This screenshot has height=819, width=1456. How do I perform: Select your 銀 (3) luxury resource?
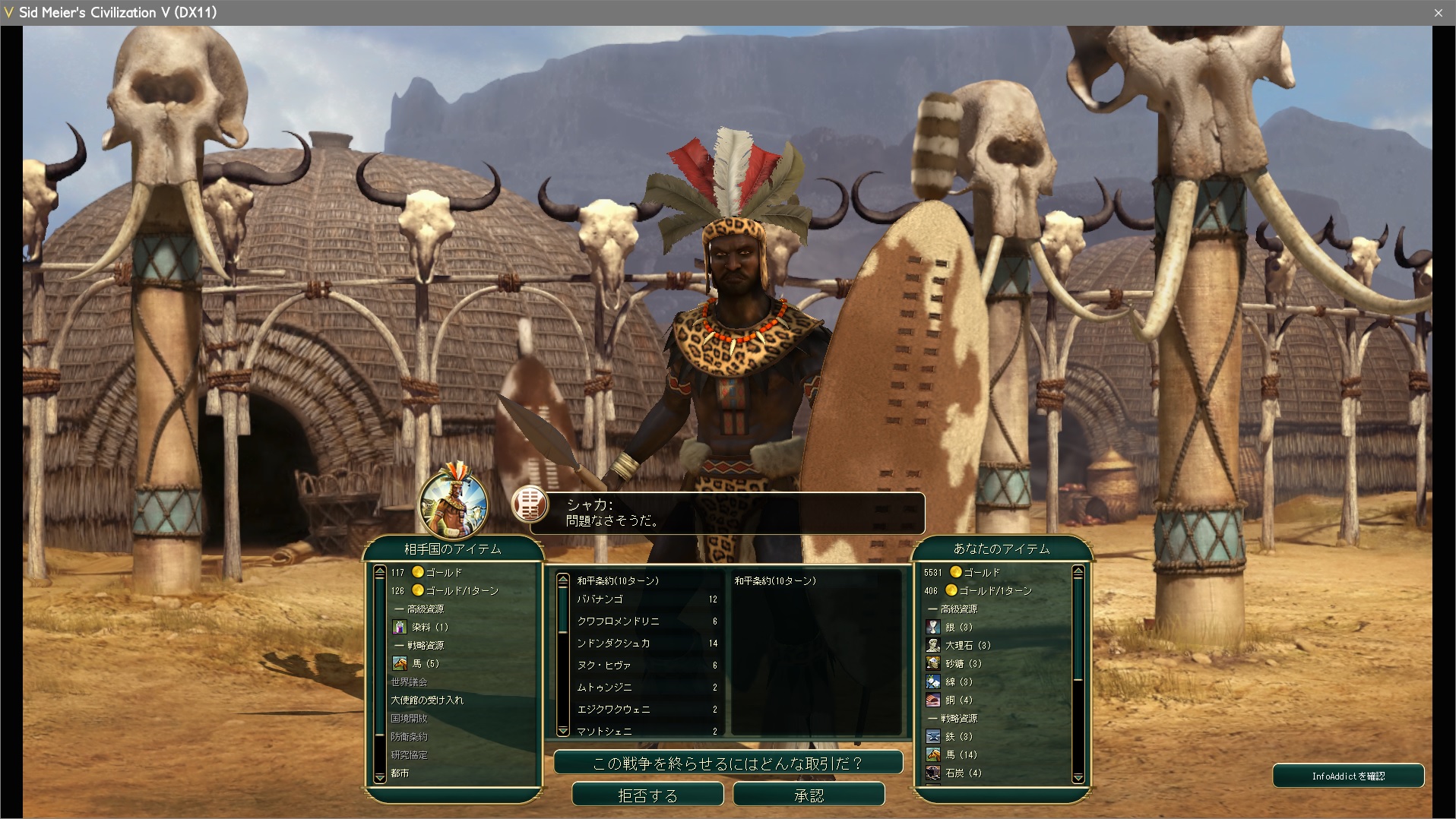(x=957, y=627)
